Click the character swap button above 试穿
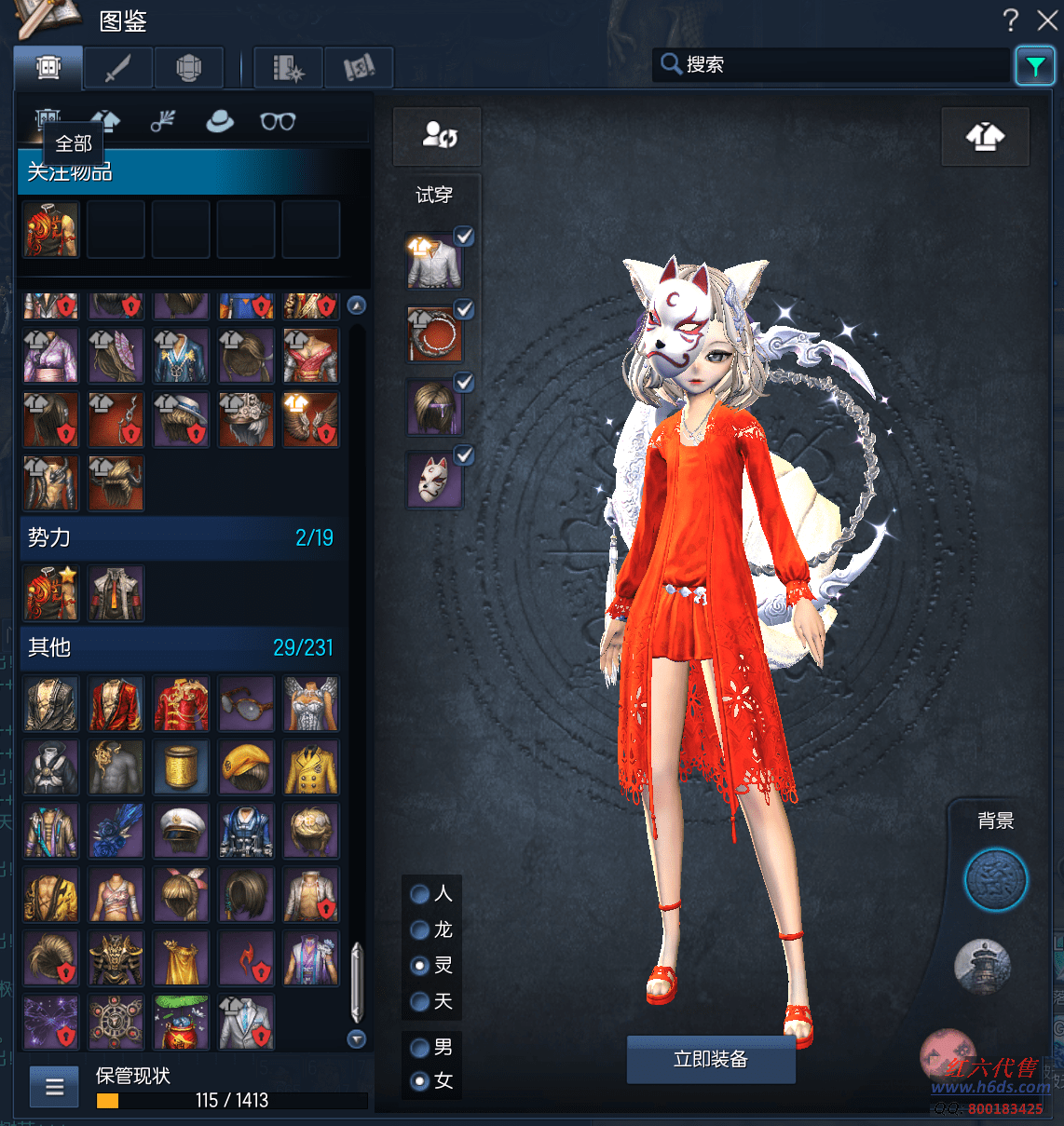This screenshot has width=1064, height=1126. 438,136
